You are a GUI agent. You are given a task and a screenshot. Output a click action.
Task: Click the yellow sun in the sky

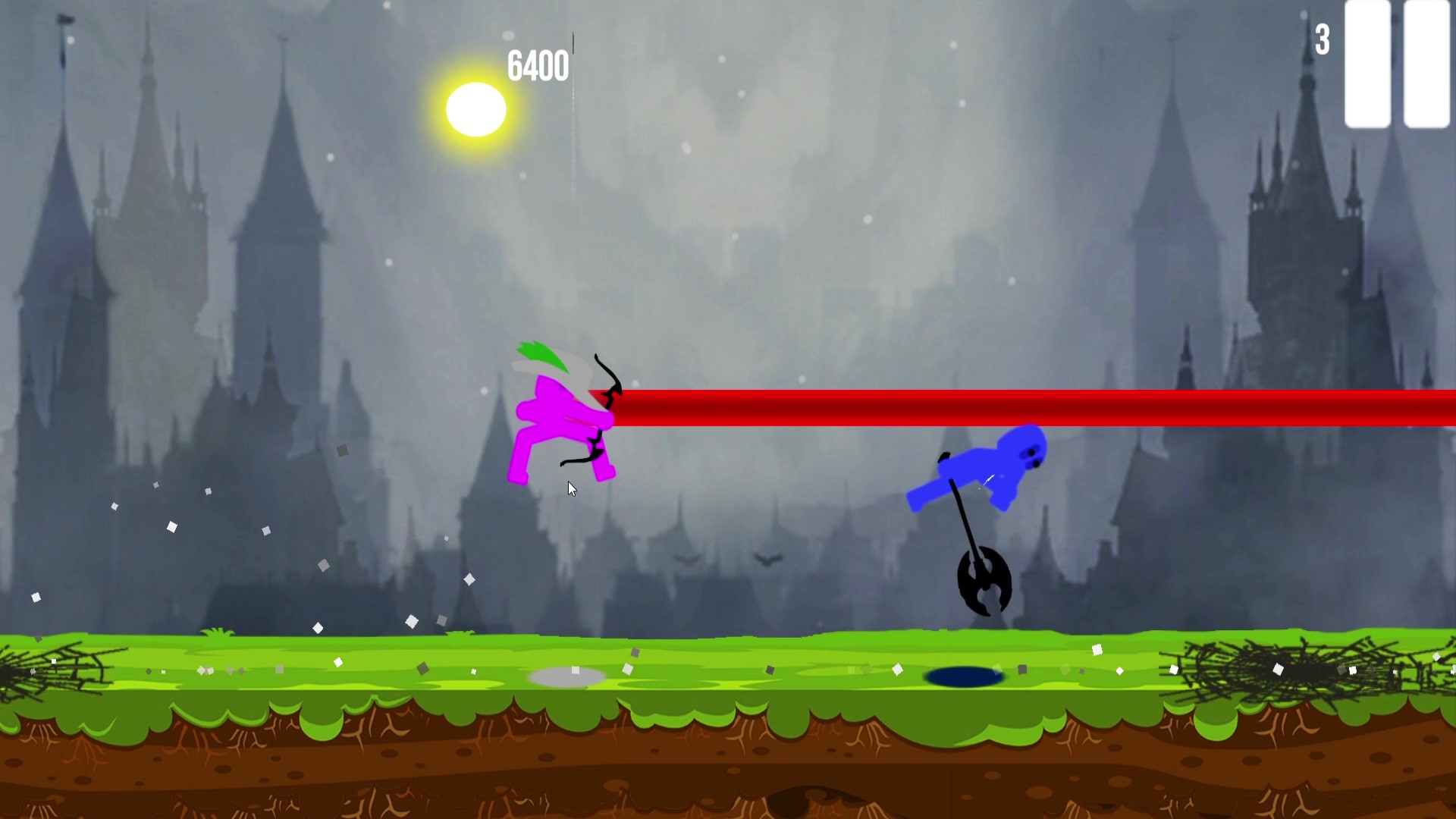pos(475,110)
